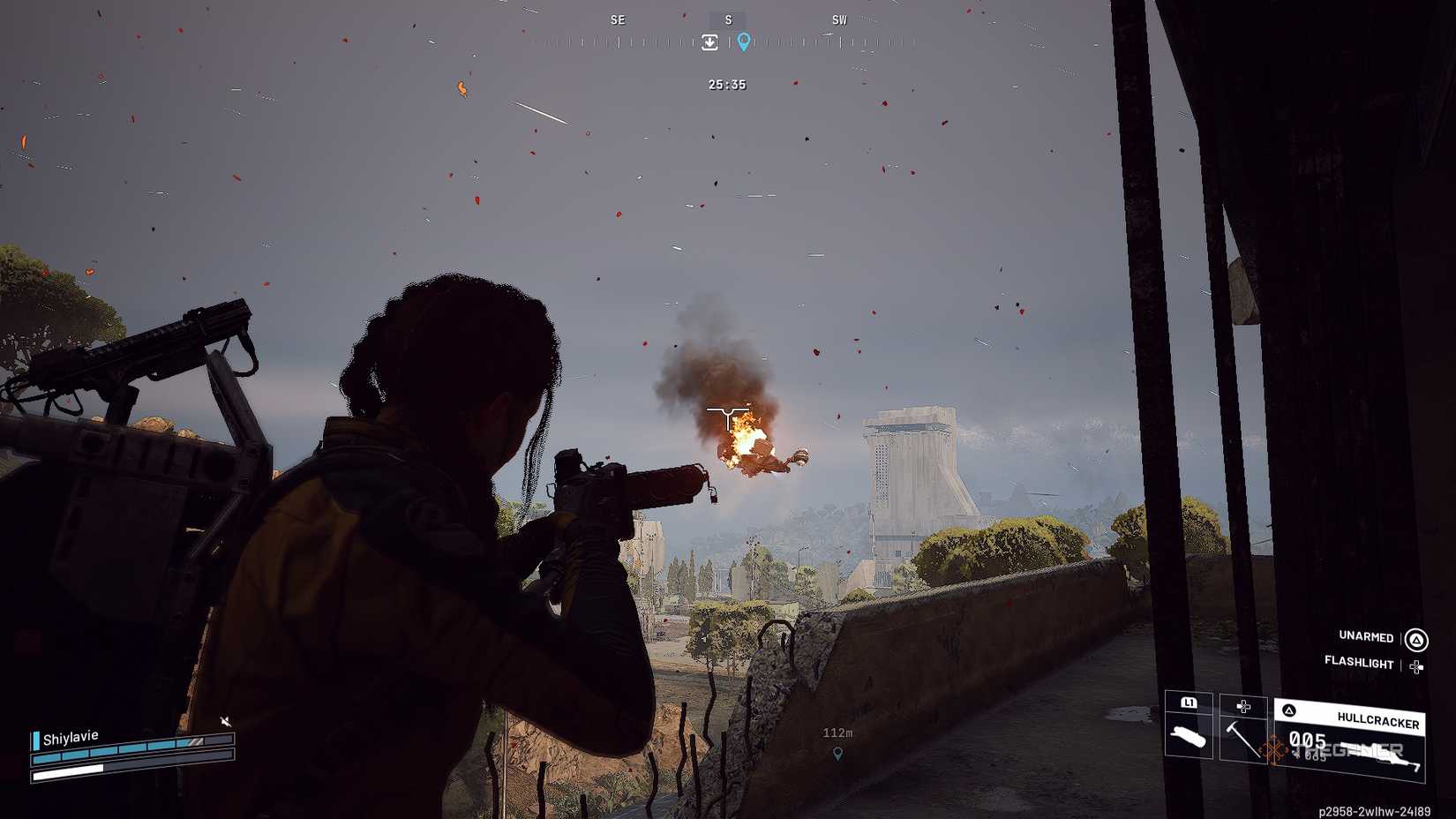The height and width of the screenshot is (819, 1456).
Task: Click the triangle badge on the HULLCRACKER slot
Action: (x=1290, y=710)
